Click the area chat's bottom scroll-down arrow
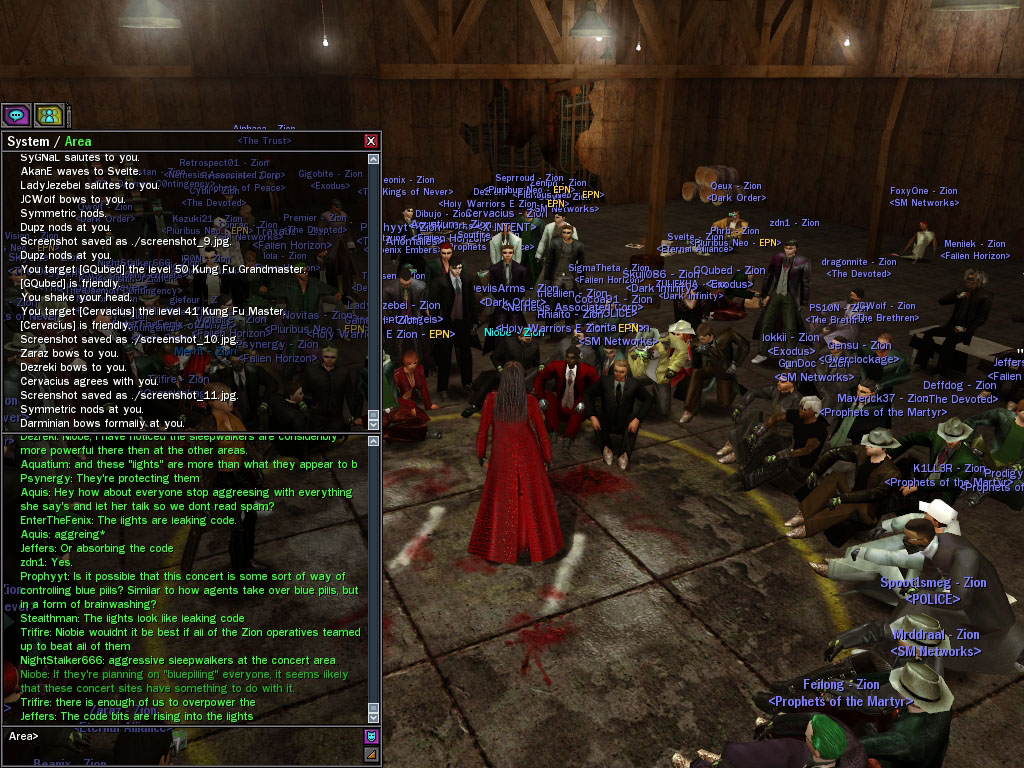This screenshot has height=768, width=1024. [x=374, y=717]
